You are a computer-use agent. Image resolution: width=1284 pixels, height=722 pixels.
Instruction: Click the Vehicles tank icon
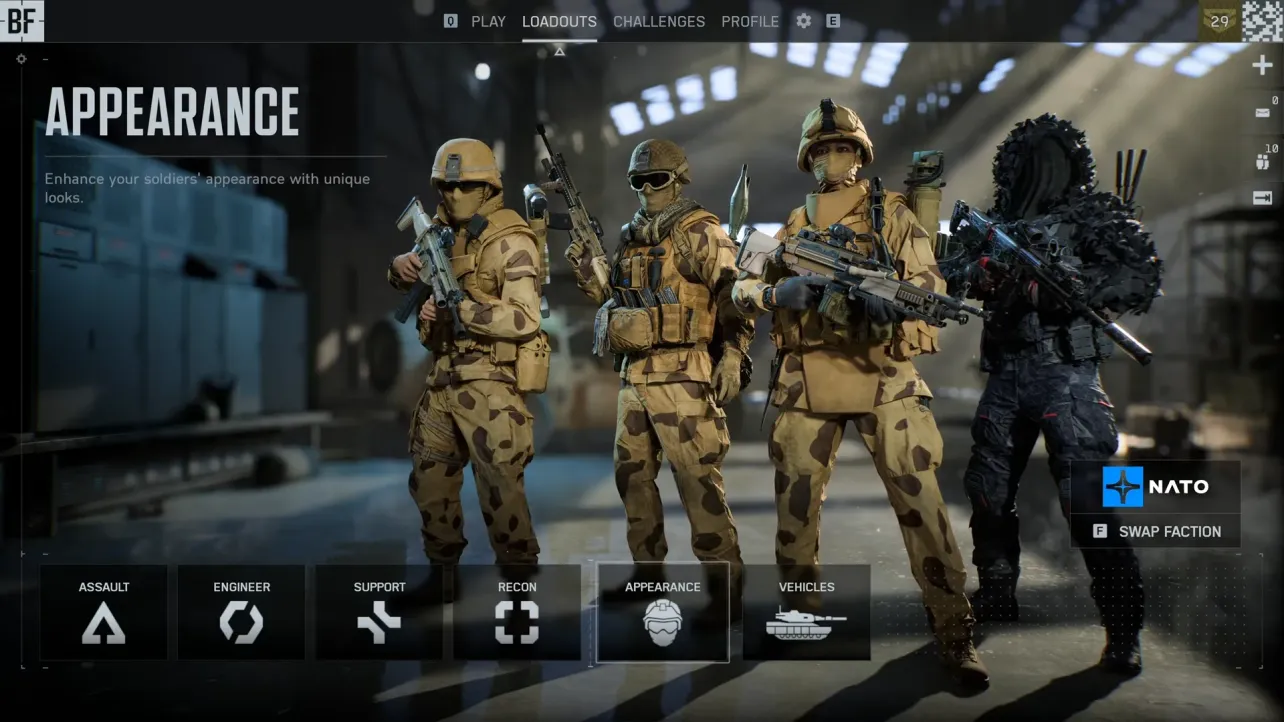tap(807, 625)
